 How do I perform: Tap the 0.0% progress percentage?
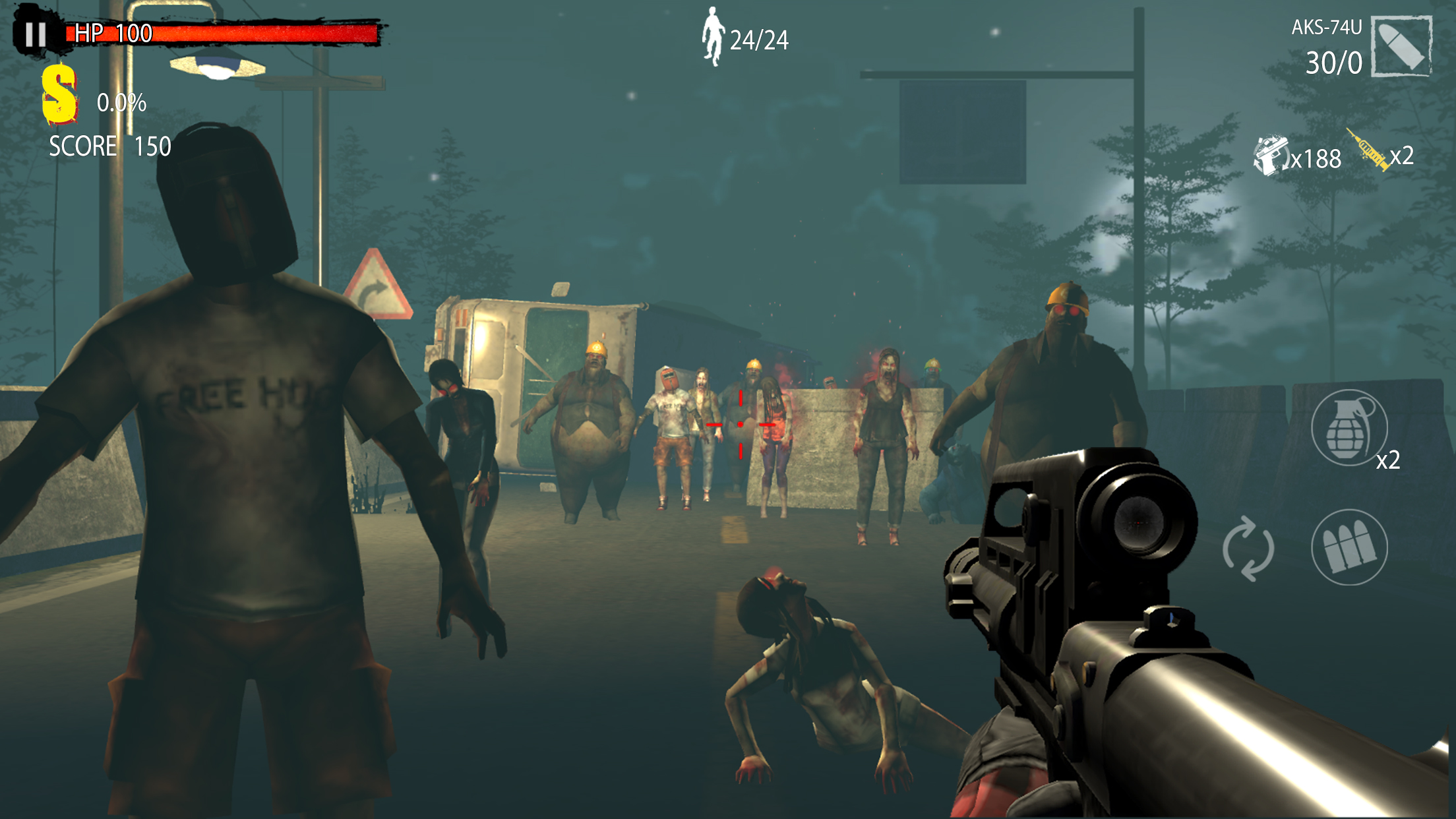[x=122, y=102]
